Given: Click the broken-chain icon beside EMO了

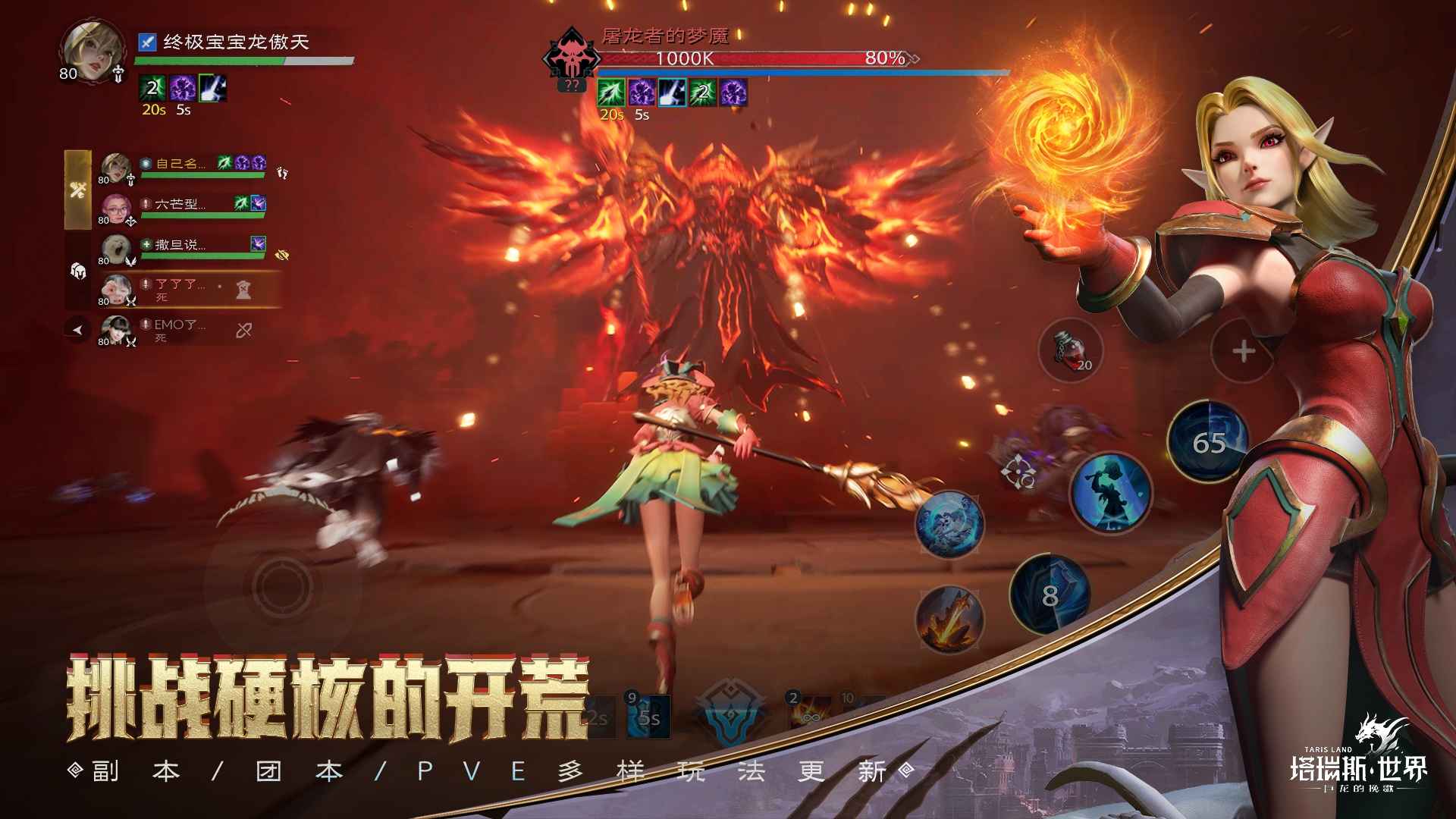Looking at the screenshot, I should click(x=244, y=331).
